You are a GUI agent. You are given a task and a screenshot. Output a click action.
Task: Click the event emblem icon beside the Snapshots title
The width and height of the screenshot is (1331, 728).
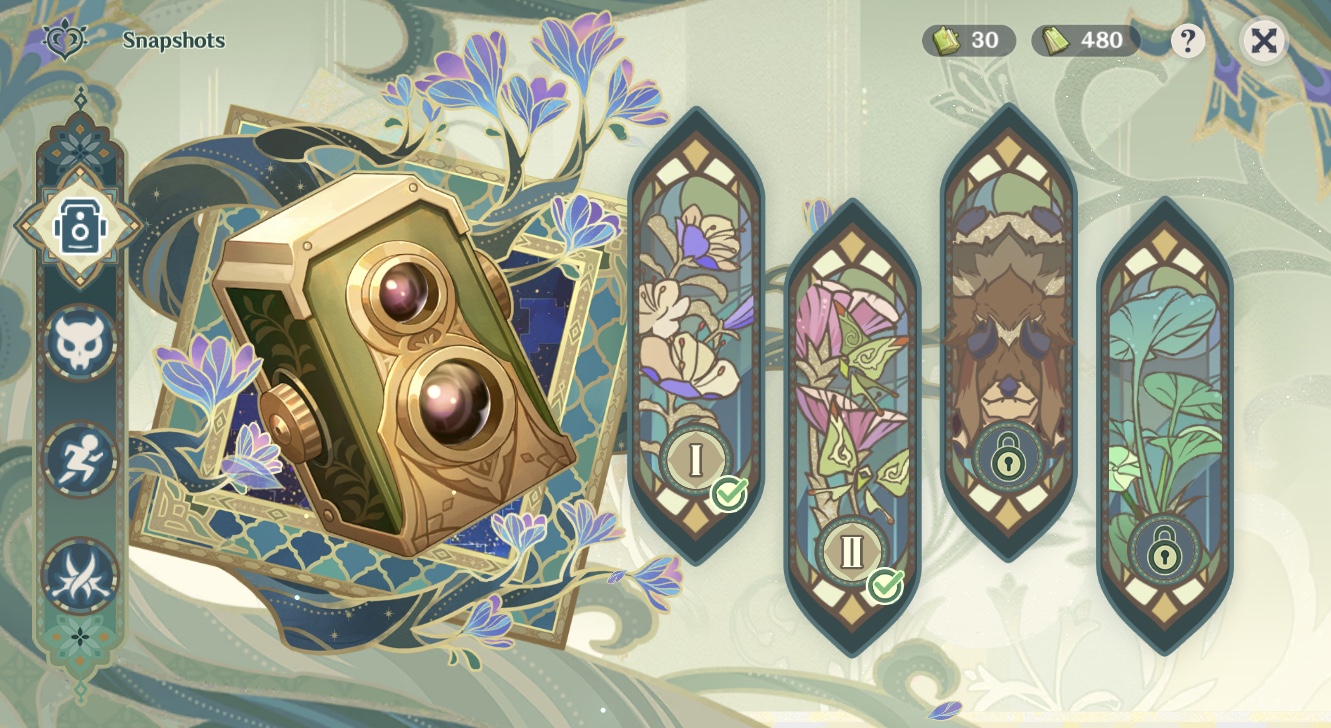[x=62, y=41]
